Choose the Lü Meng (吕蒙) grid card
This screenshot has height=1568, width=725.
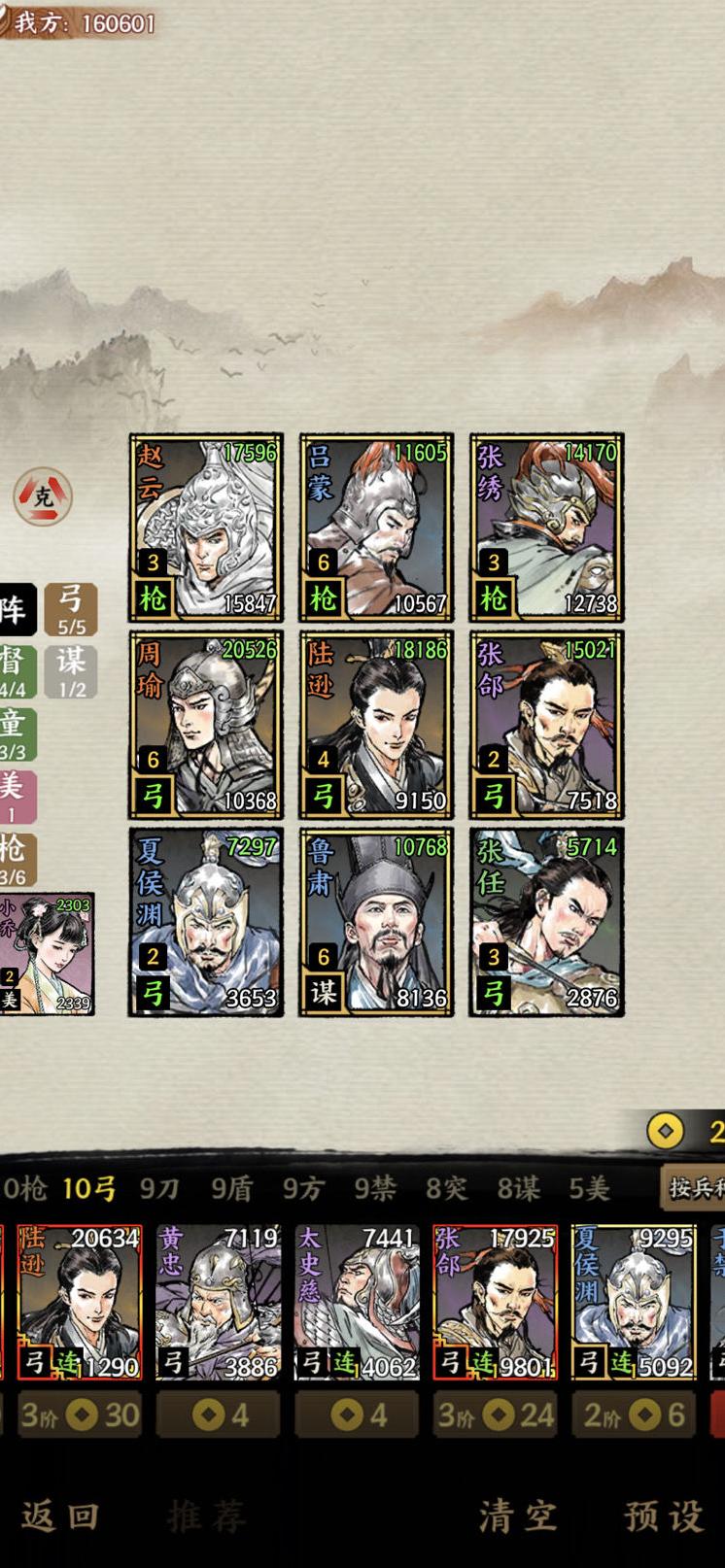click(x=376, y=527)
